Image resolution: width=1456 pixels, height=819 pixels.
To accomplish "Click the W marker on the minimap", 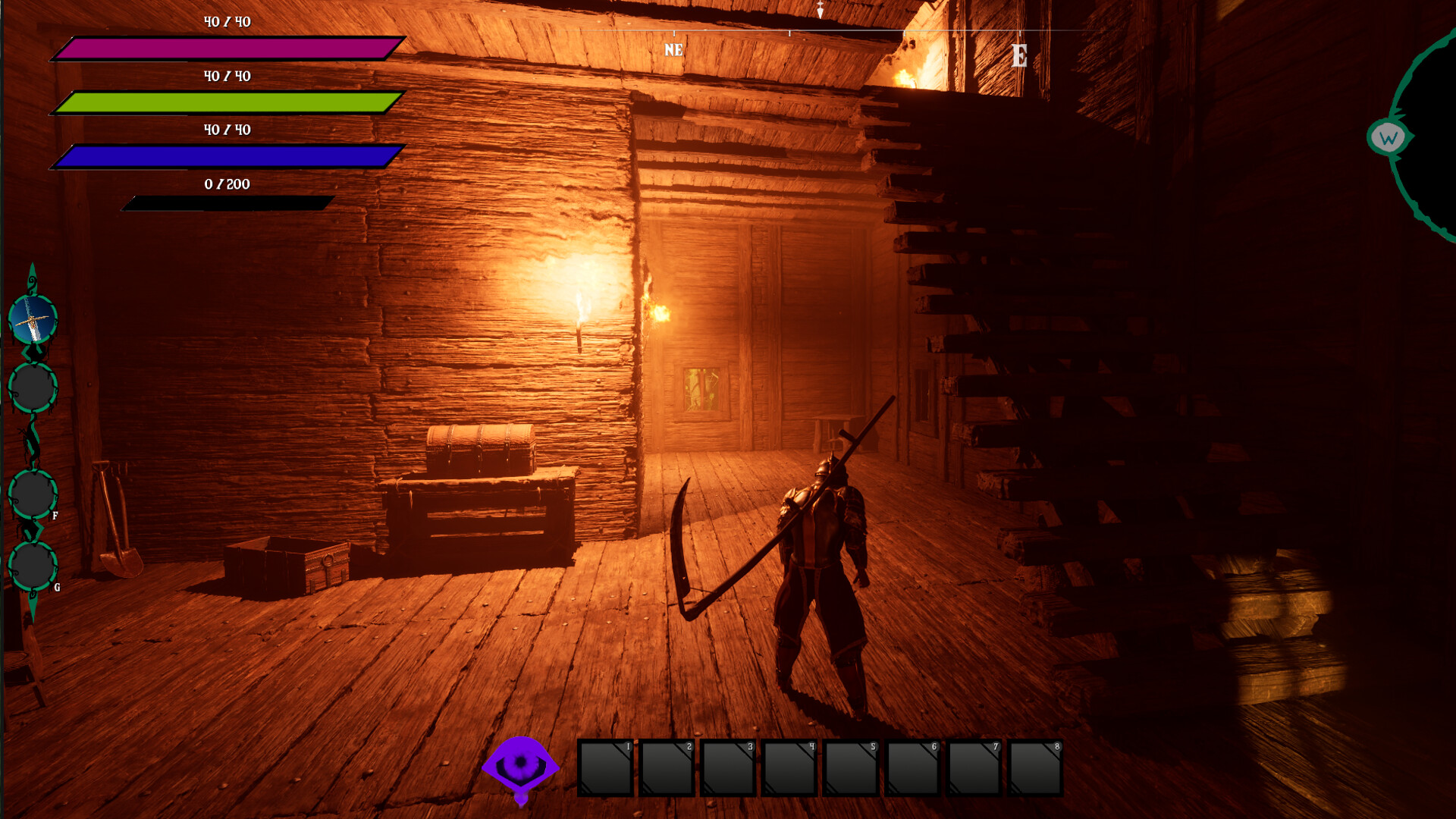I will pyautogui.click(x=1388, y=137).
